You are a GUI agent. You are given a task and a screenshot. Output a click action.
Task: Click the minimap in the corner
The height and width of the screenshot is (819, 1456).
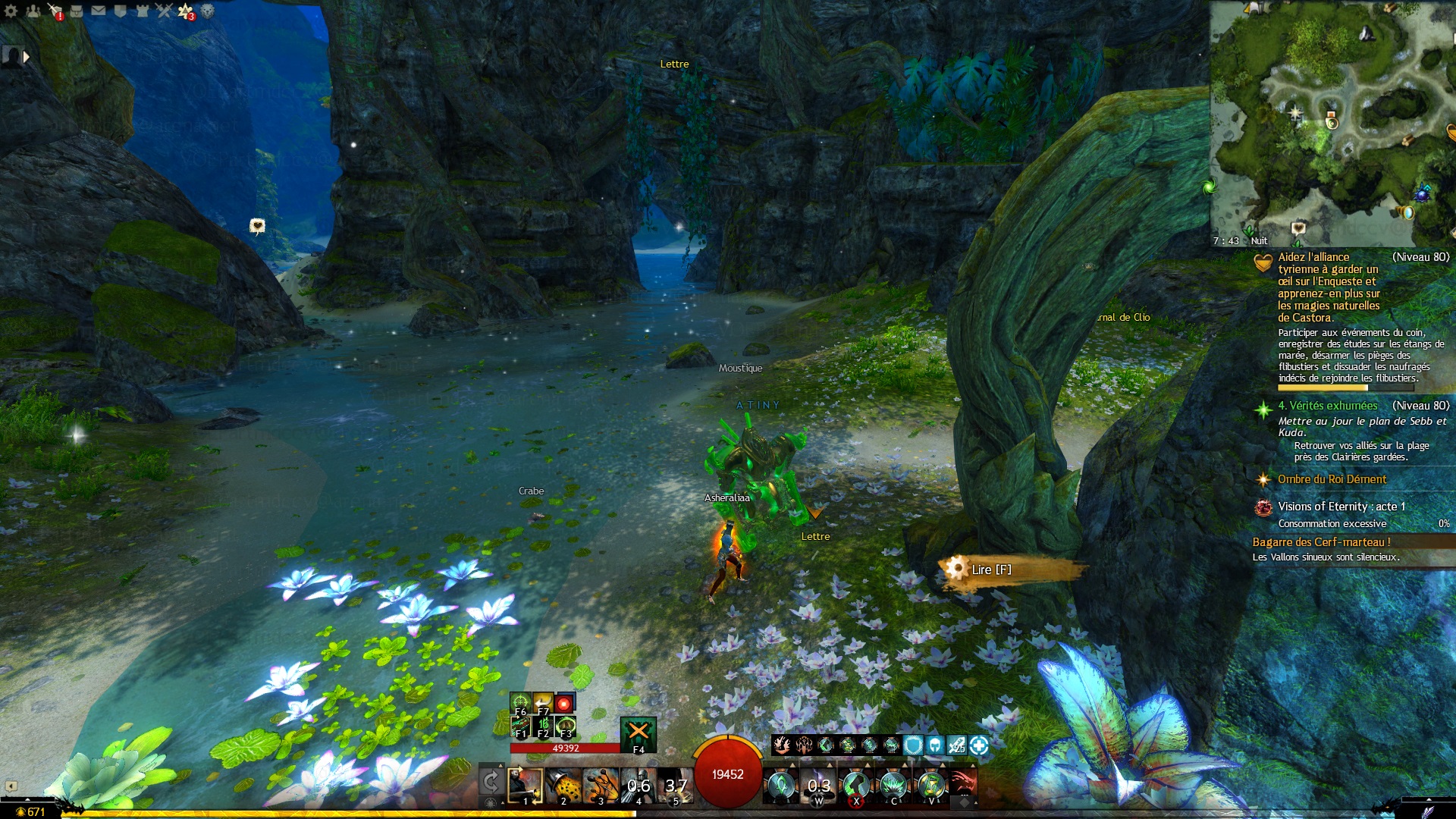(1332, 121)
